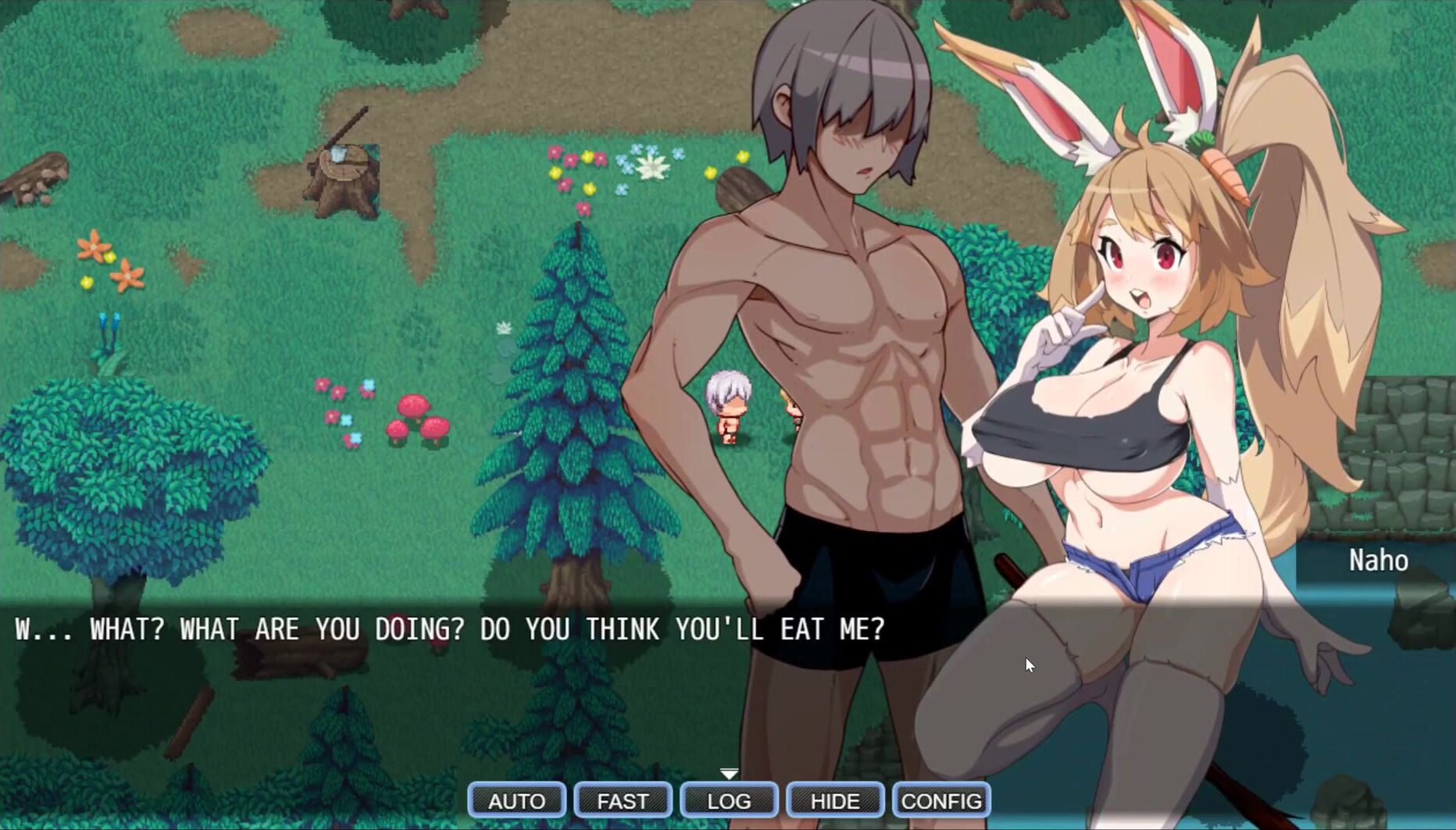Open the dialogue LOG
Image resolution: width=1456 pixels, height=830 pixels.
[729, 800]
